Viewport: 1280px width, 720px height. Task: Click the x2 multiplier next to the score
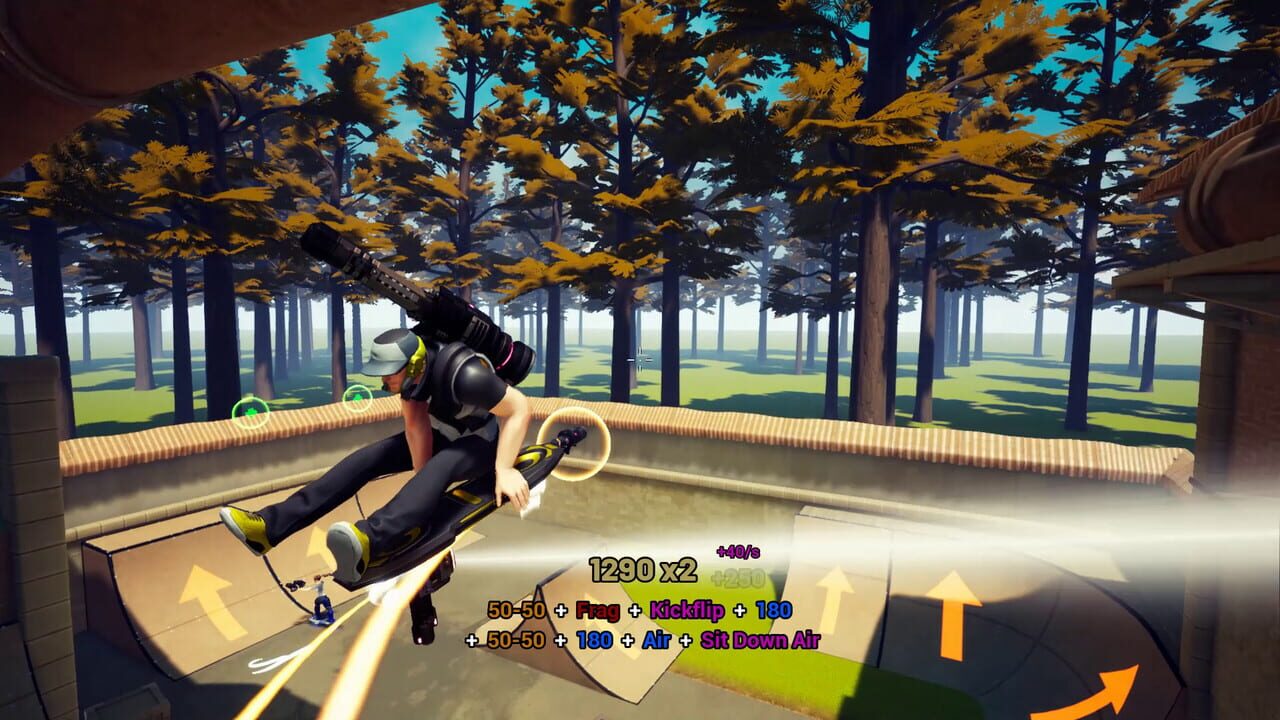[x=677, y=568]
